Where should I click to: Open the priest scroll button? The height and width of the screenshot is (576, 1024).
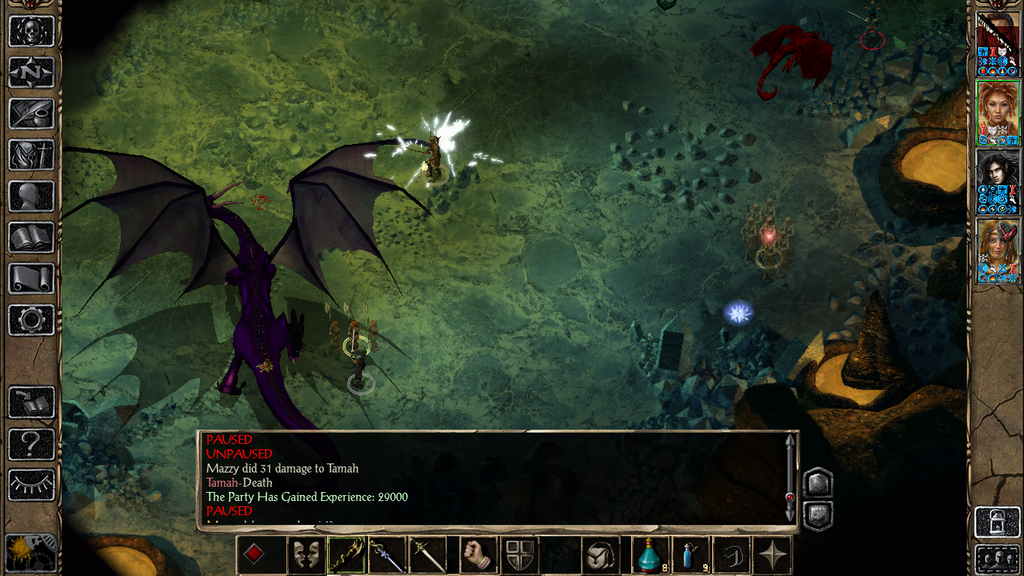31,279
